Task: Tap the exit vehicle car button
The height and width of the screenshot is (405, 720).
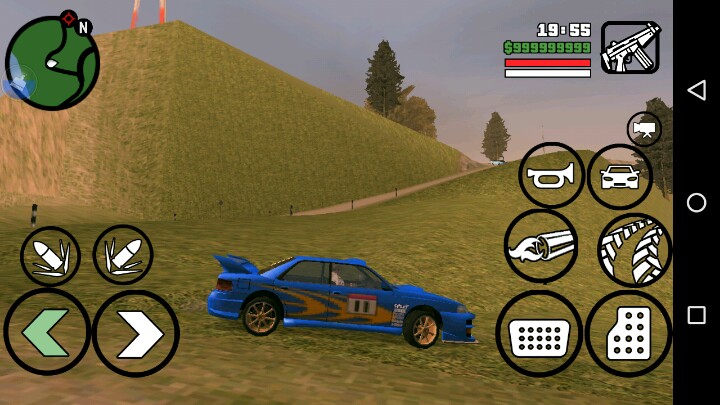Action: point(619,177)
